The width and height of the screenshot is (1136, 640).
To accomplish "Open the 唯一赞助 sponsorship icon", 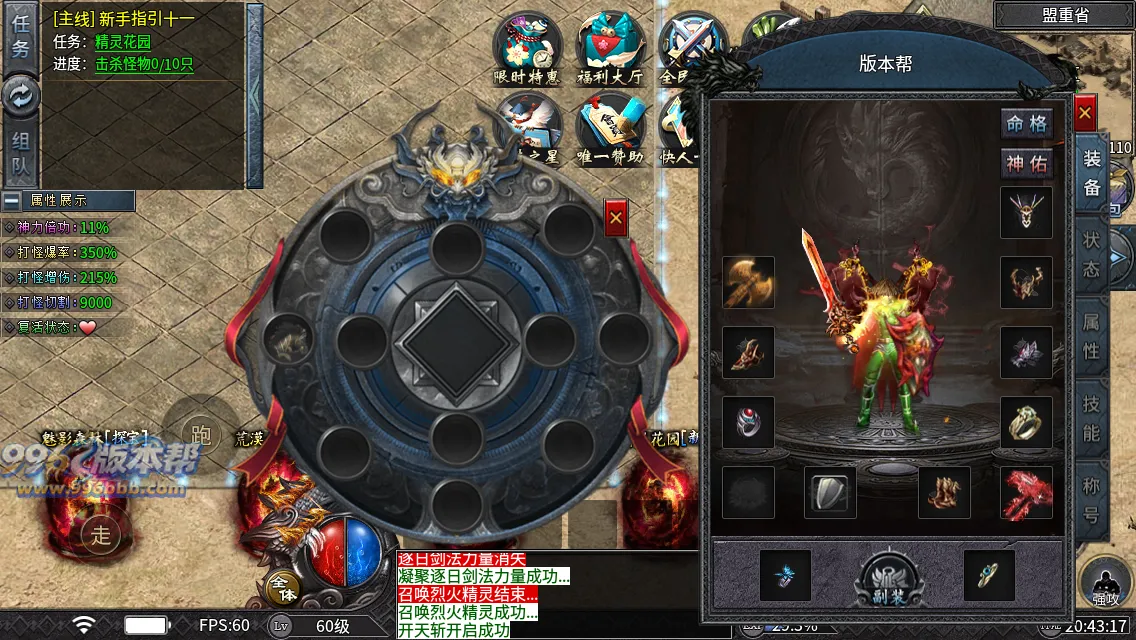I will [609, 130].
